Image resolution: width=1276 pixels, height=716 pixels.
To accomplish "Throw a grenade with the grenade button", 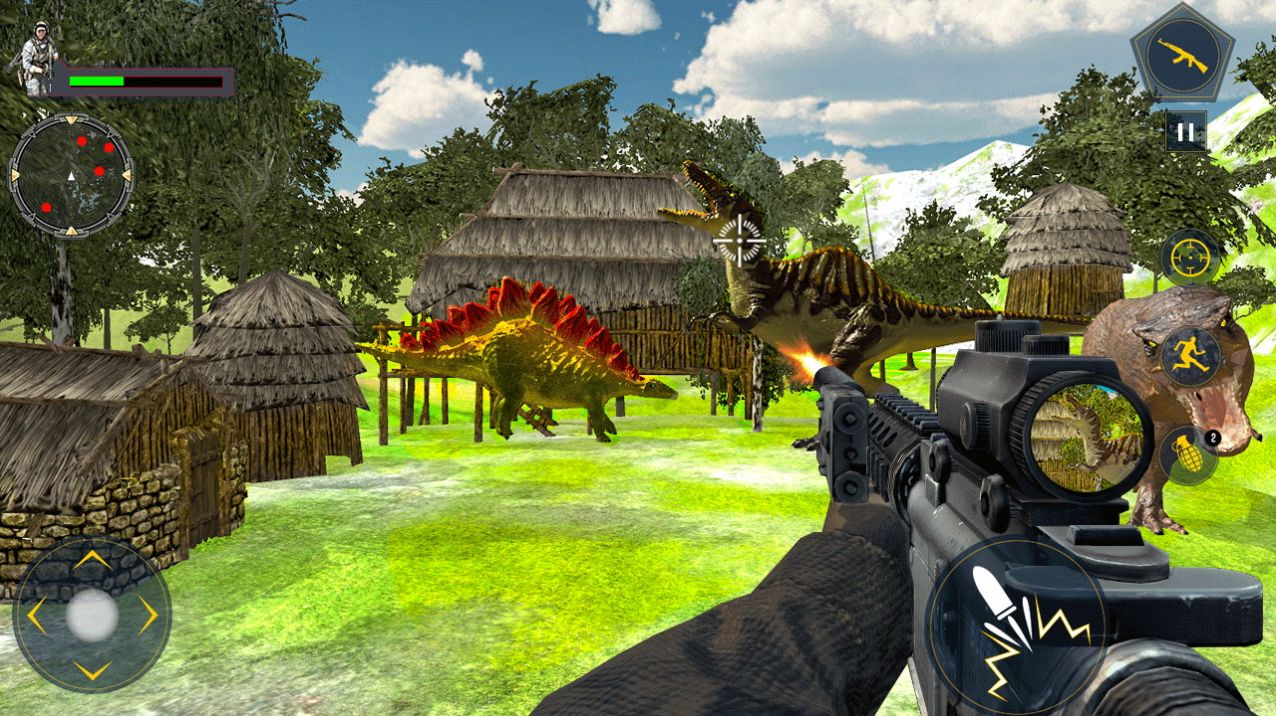I will point(1187,453).
